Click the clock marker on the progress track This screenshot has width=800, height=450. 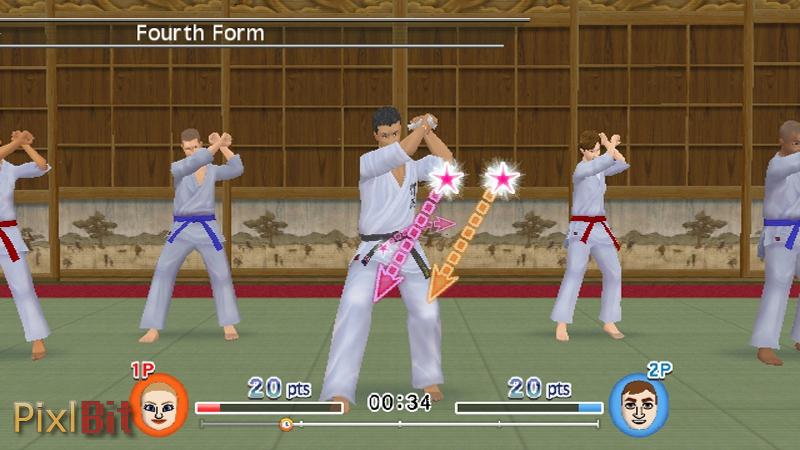286,424
